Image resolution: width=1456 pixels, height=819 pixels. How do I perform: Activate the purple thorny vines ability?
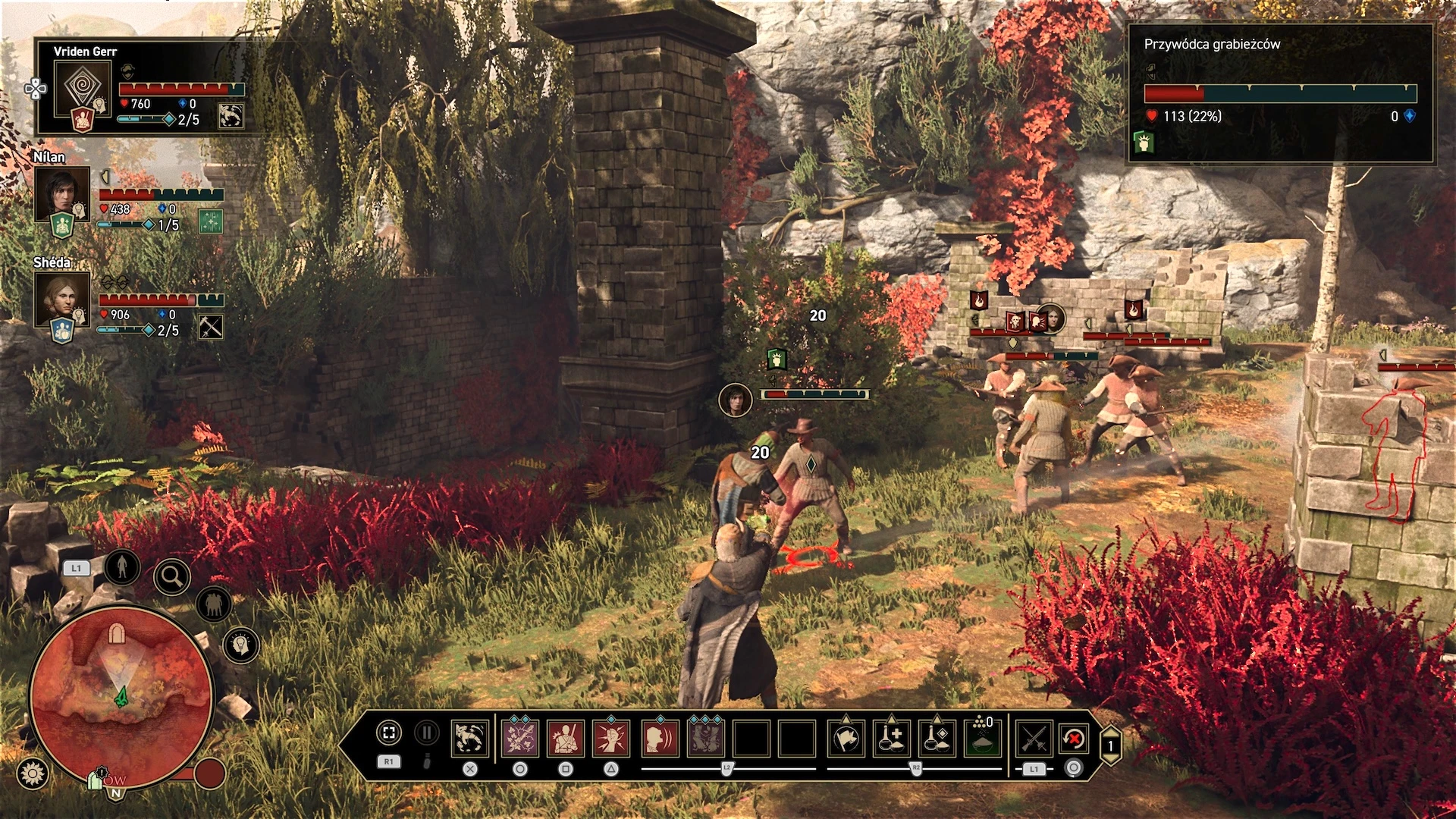(x=519, y=738)
